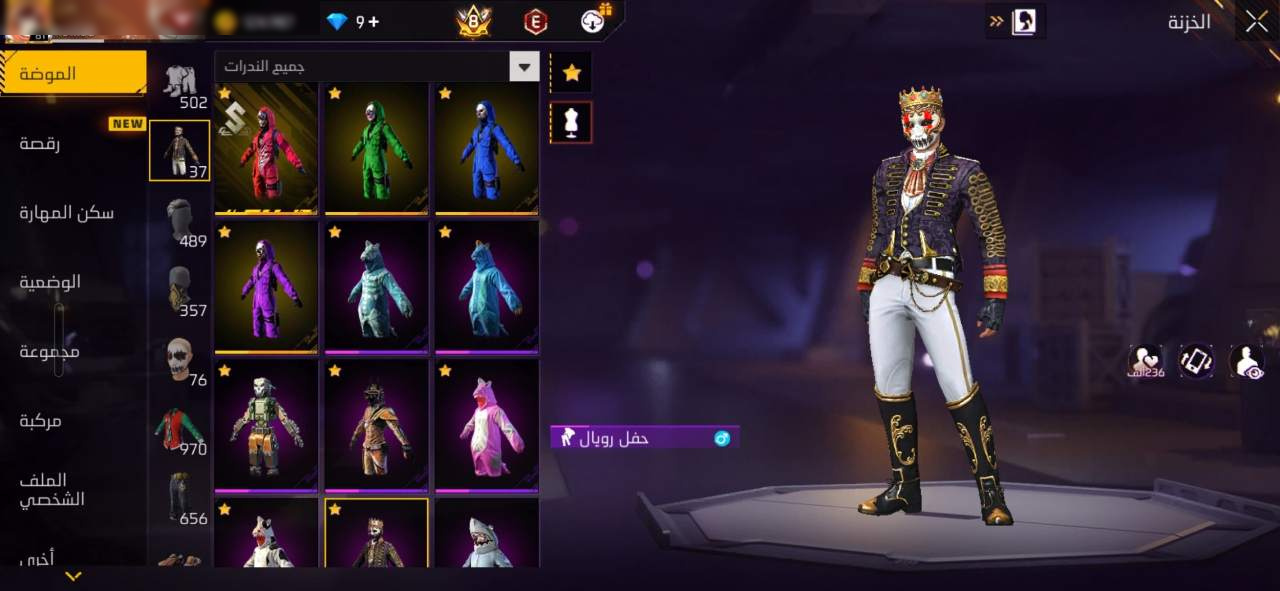The image size is (1280, 591).
Task: Open the جميع الندرات rarity dropdown
Action: click(377, 67)
